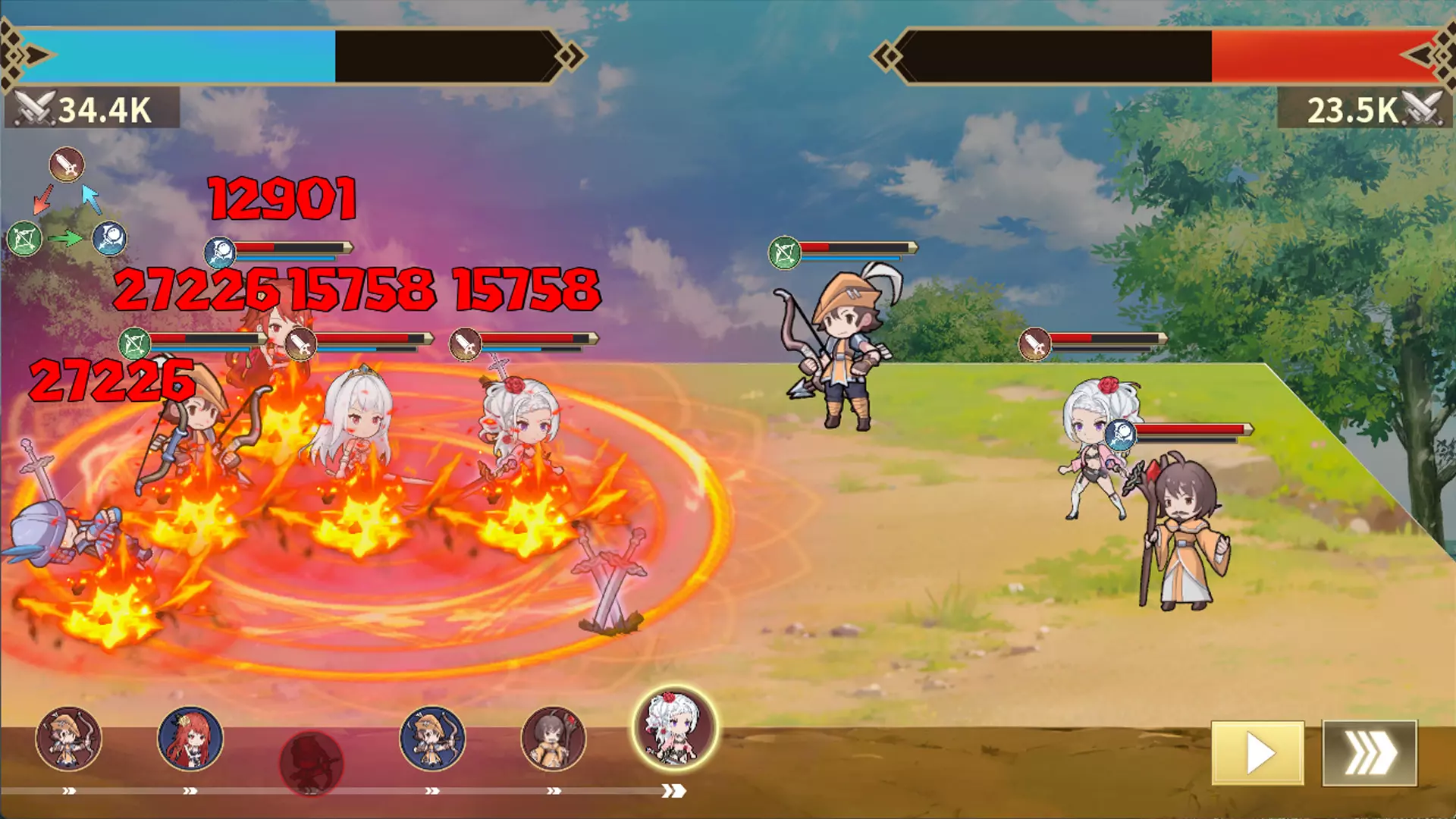Click the green bow icon in the class triangle
Viewport: 1456px width, 819px height.
[24, 240]
